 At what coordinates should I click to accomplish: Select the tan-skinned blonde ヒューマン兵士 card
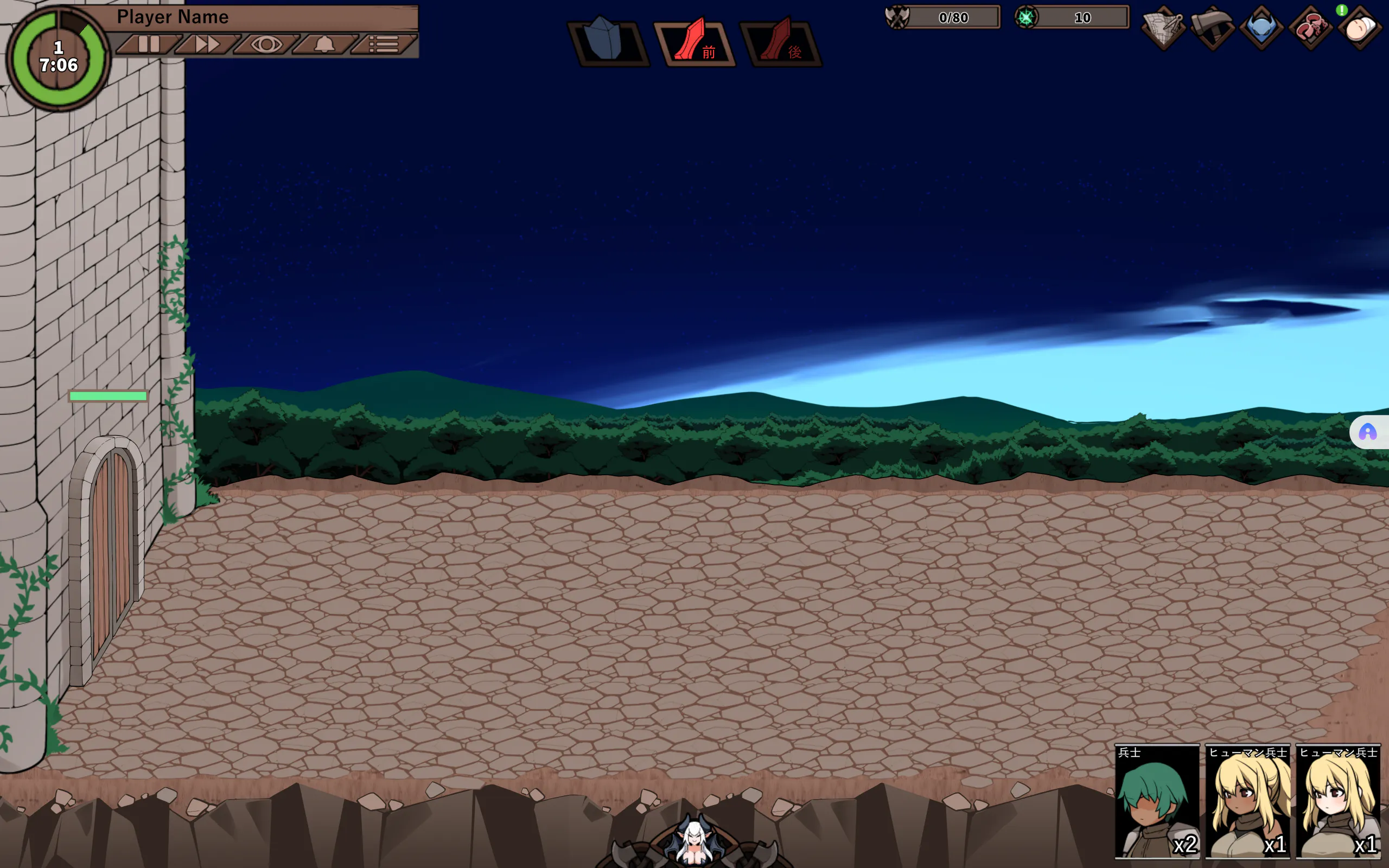coord(1247,801)
